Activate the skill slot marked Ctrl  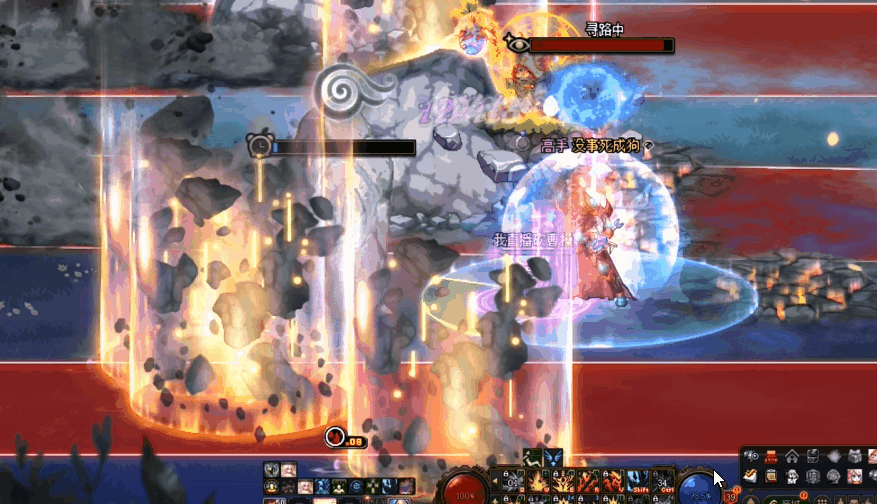pos(664,482)
